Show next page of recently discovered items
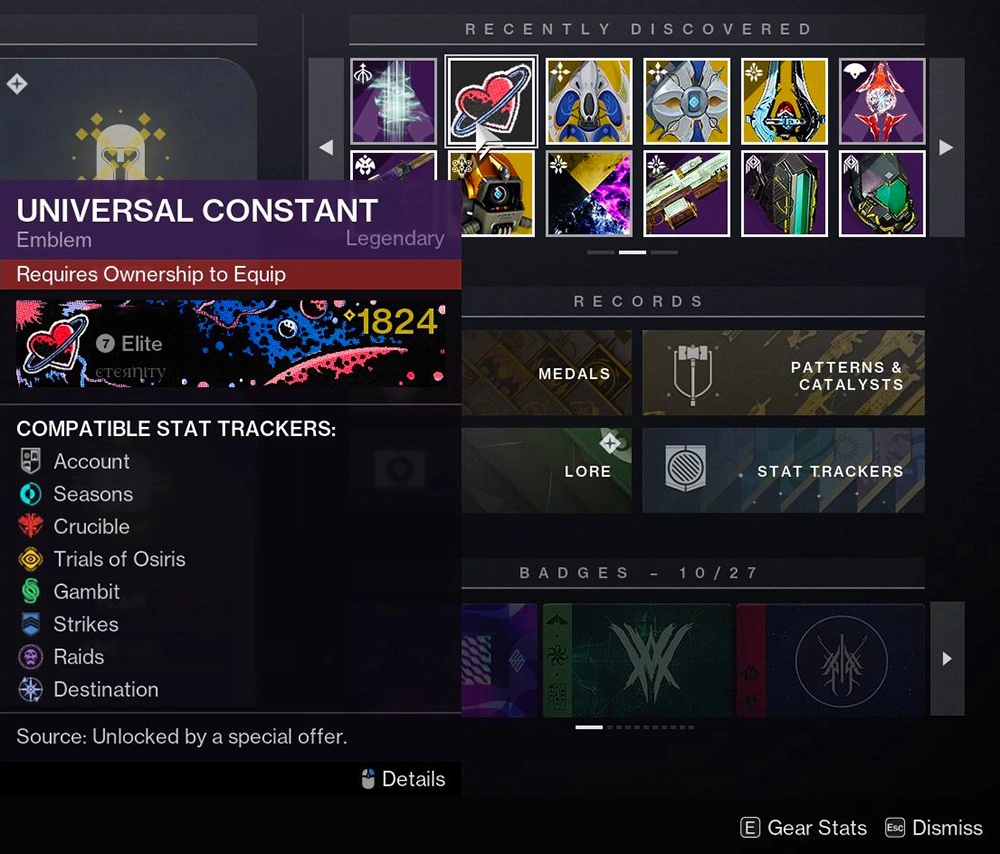Screen dimensions: 1000x854 pos(946,147)
